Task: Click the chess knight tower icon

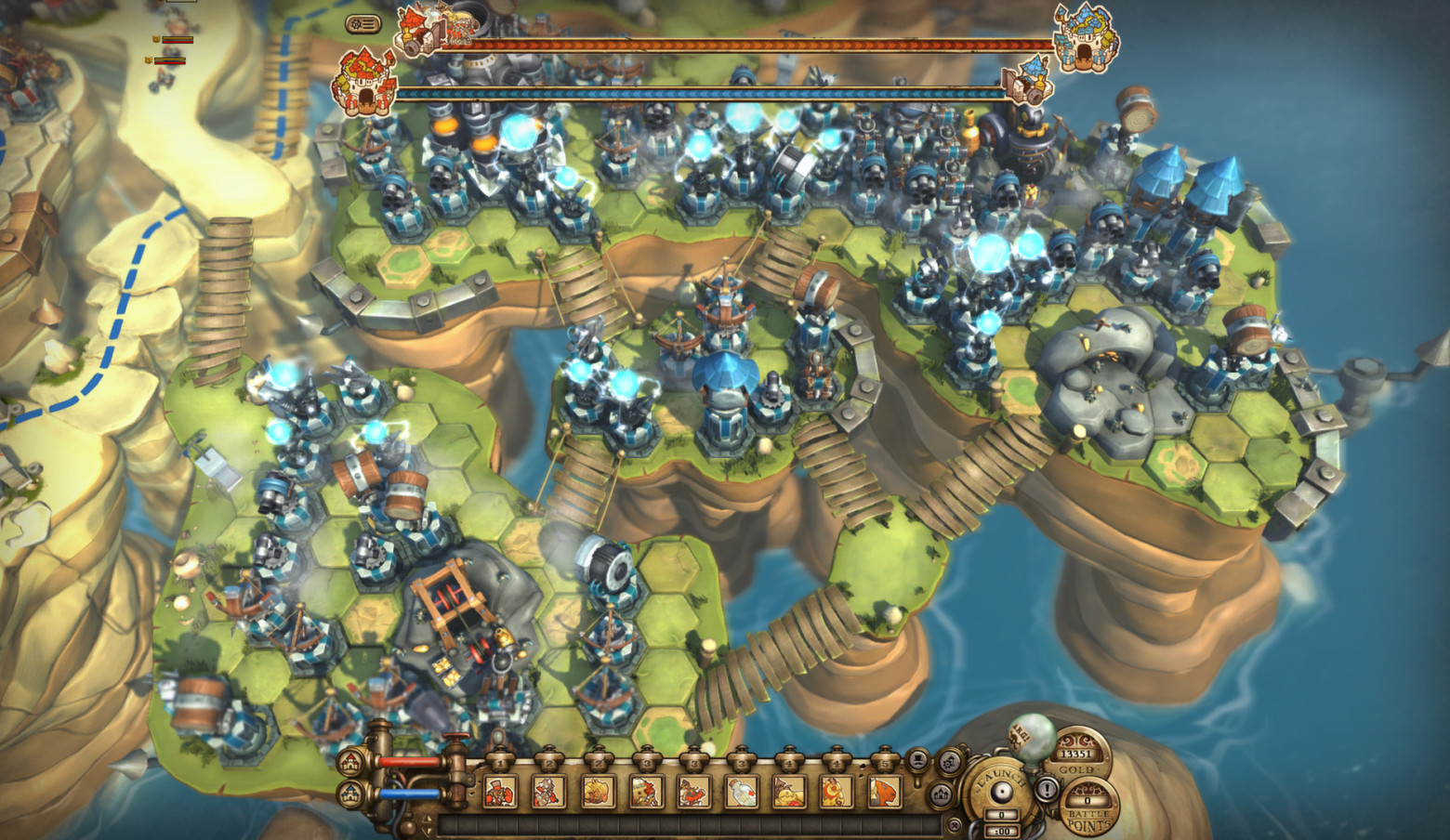Action: coord(919,760)
